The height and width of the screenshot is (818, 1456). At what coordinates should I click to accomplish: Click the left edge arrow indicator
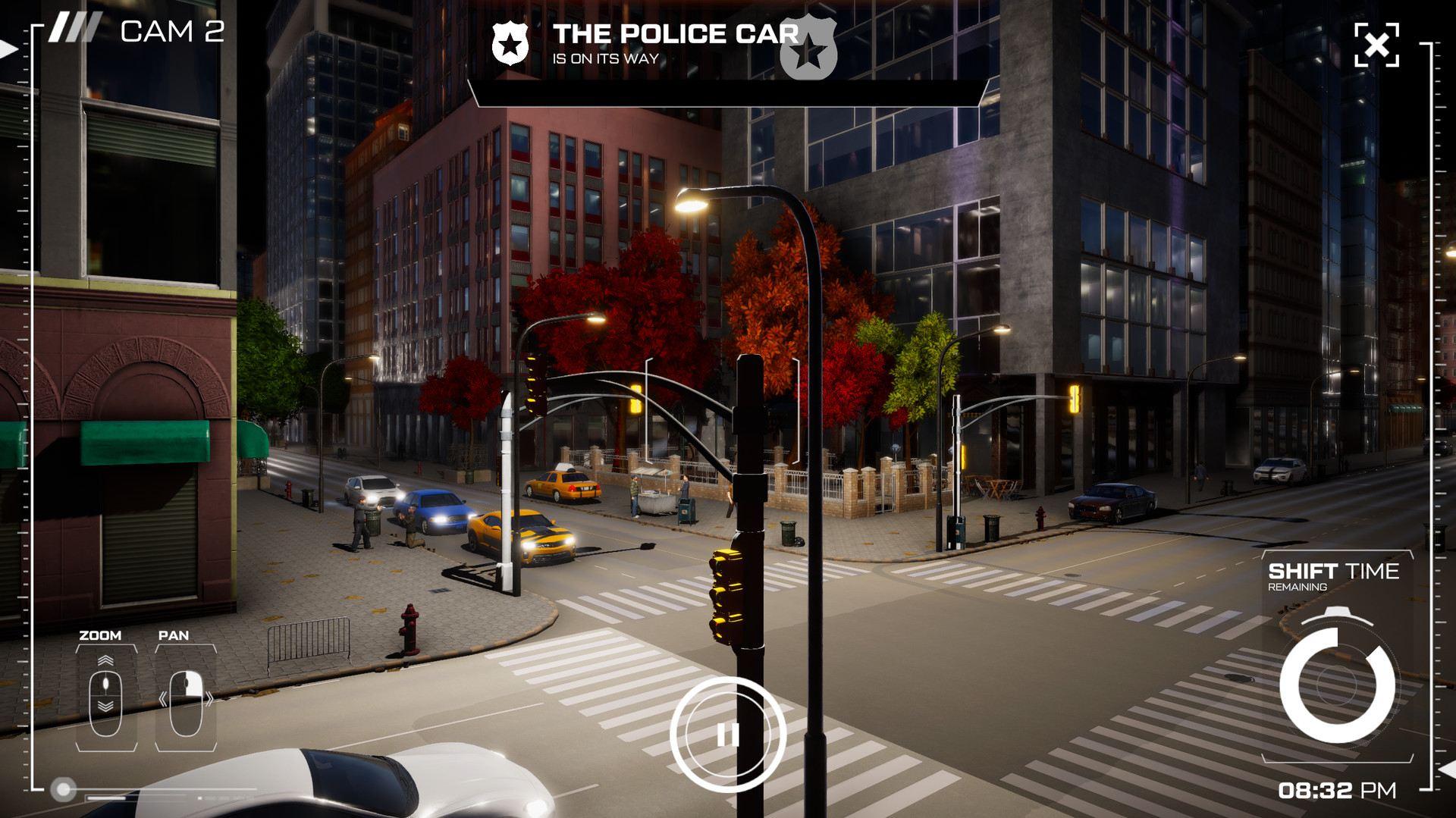coord(6,50)
